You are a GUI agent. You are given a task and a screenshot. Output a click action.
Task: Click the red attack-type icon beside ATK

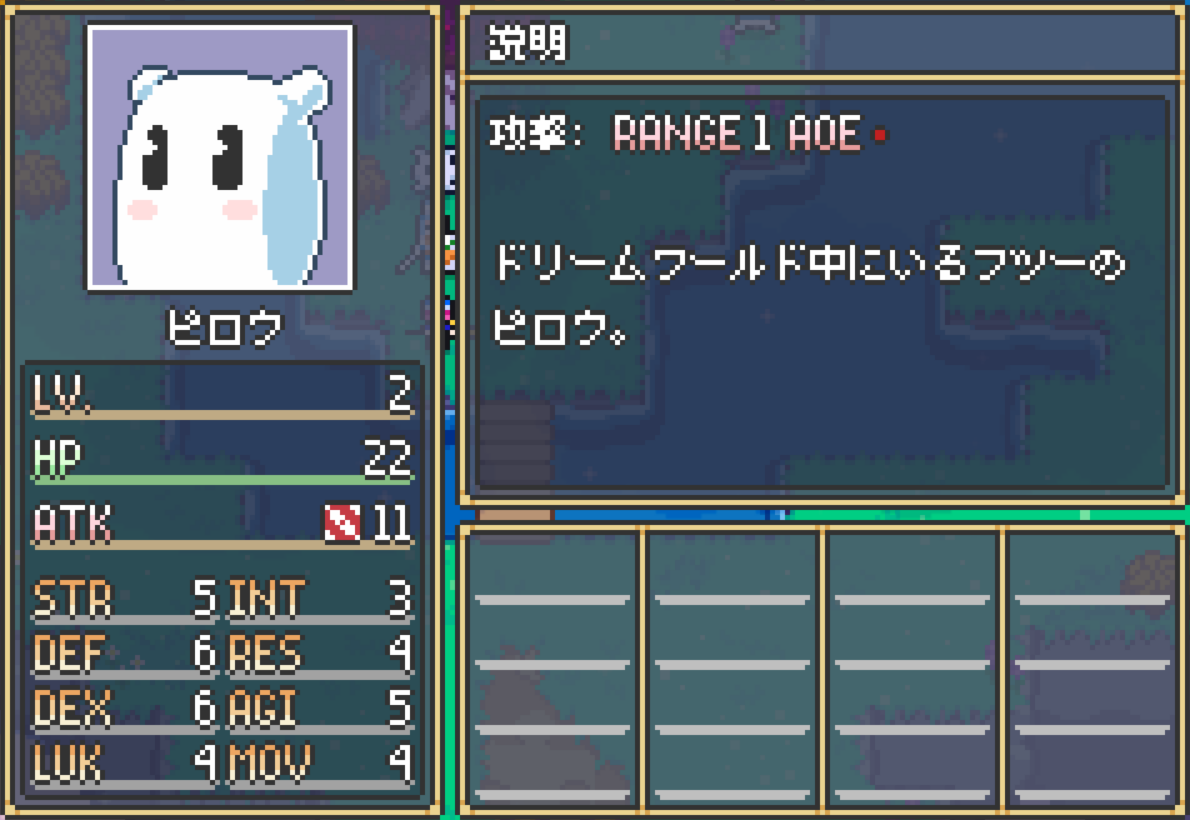point(342,523)
